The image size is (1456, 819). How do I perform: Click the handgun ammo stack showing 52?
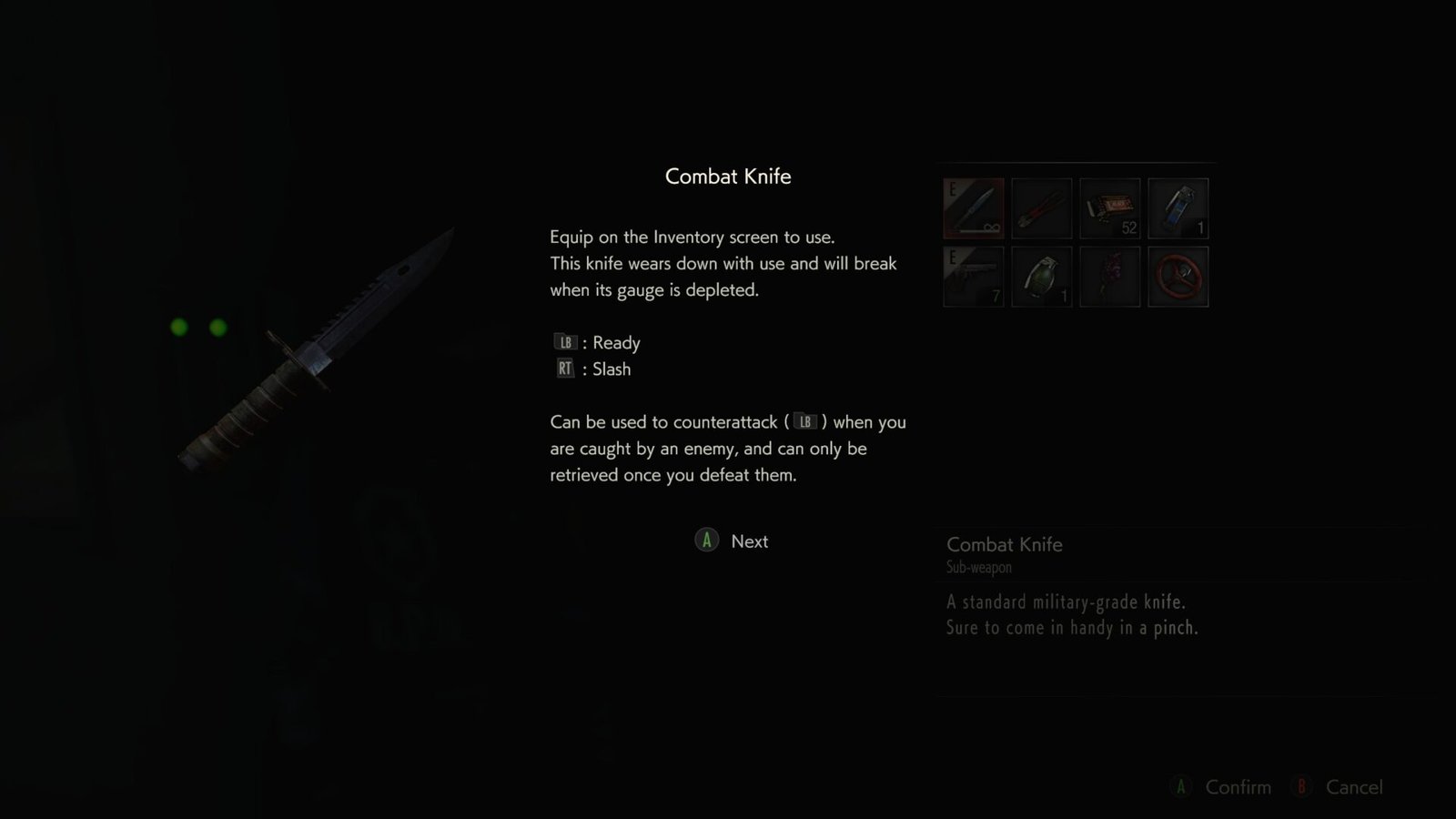tap(1109, 207)
